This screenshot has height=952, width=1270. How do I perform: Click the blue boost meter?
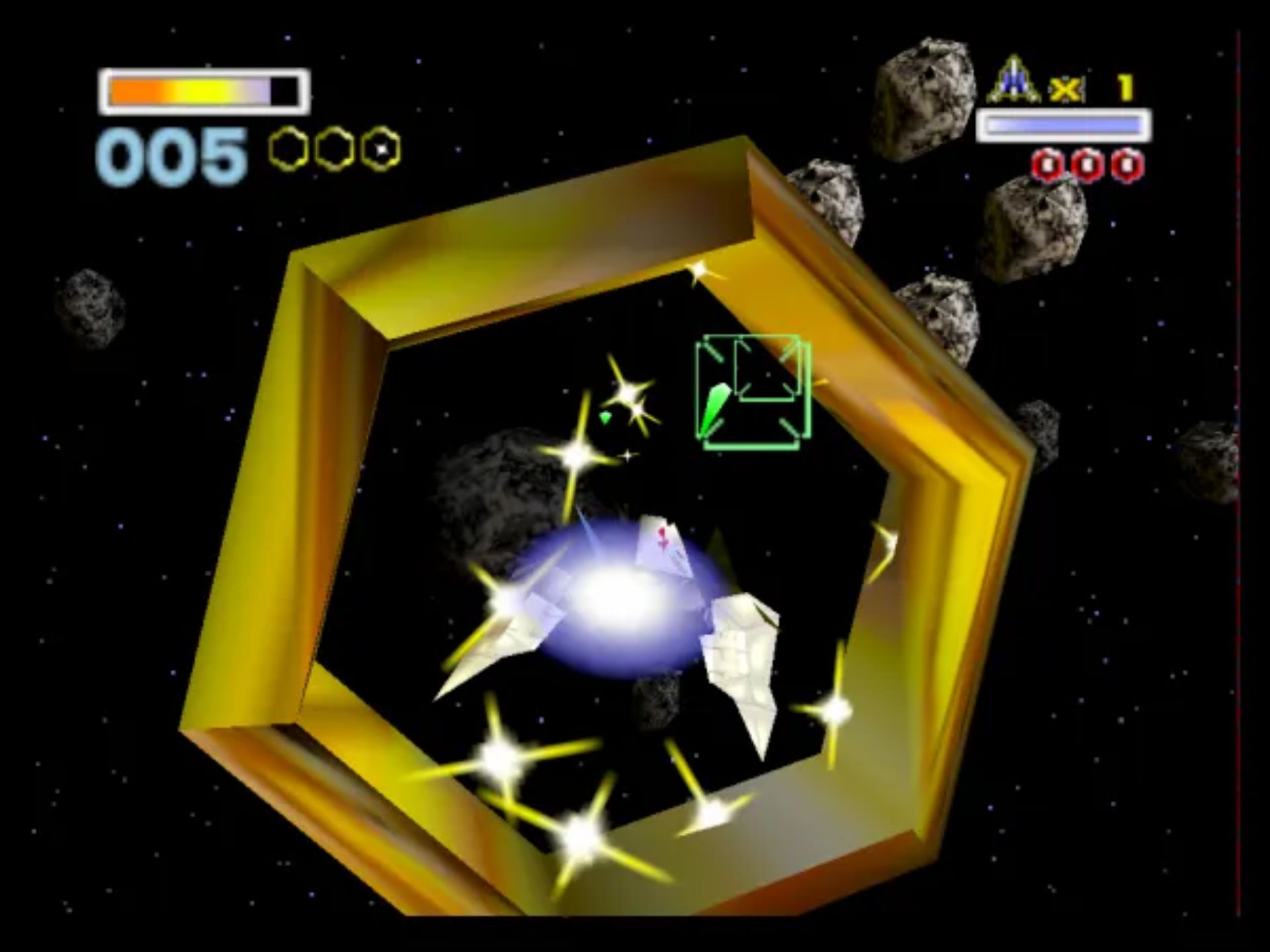tap(1063, 123)
